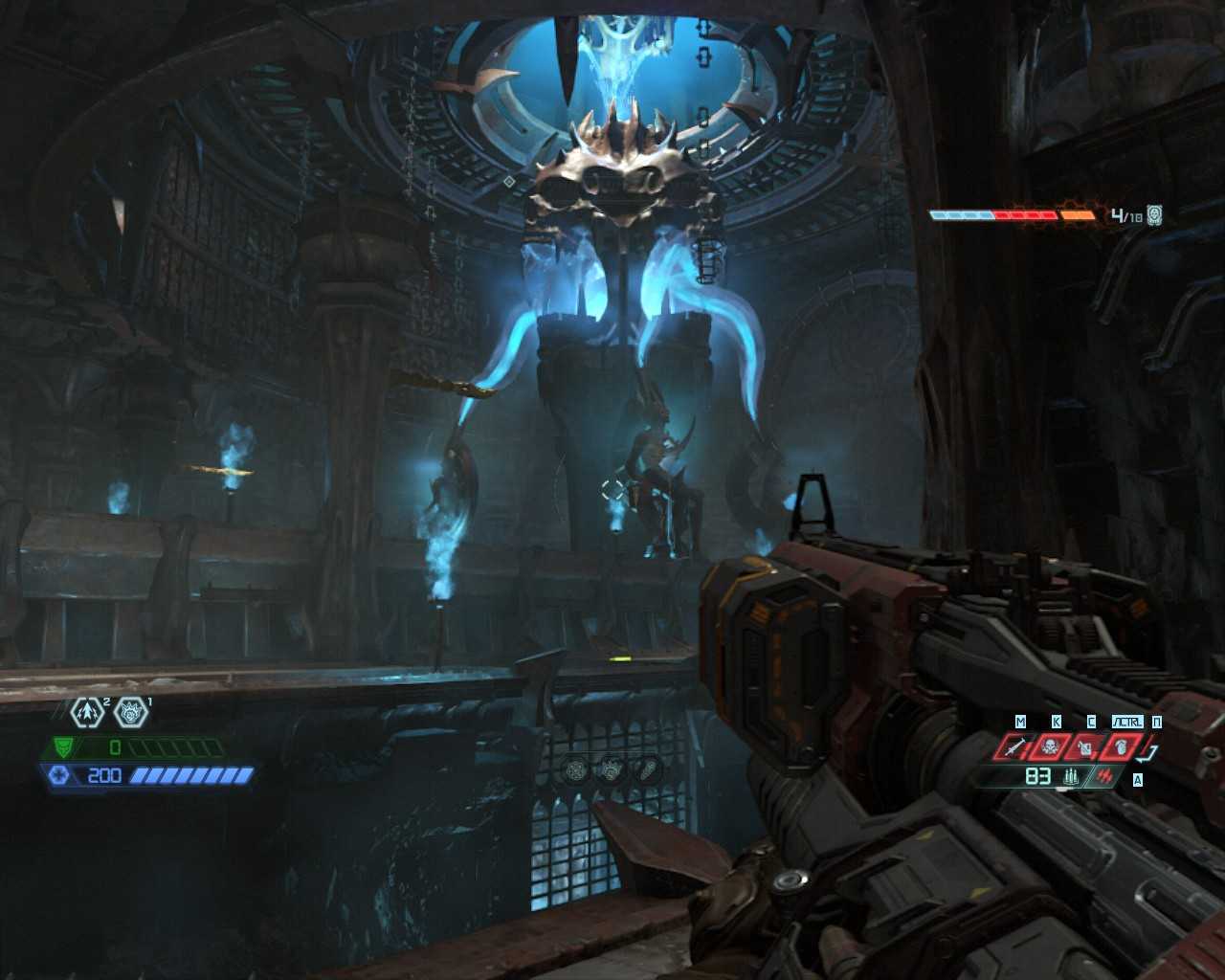
Task: Select the third faded rune icon
Action: point(647,769)
